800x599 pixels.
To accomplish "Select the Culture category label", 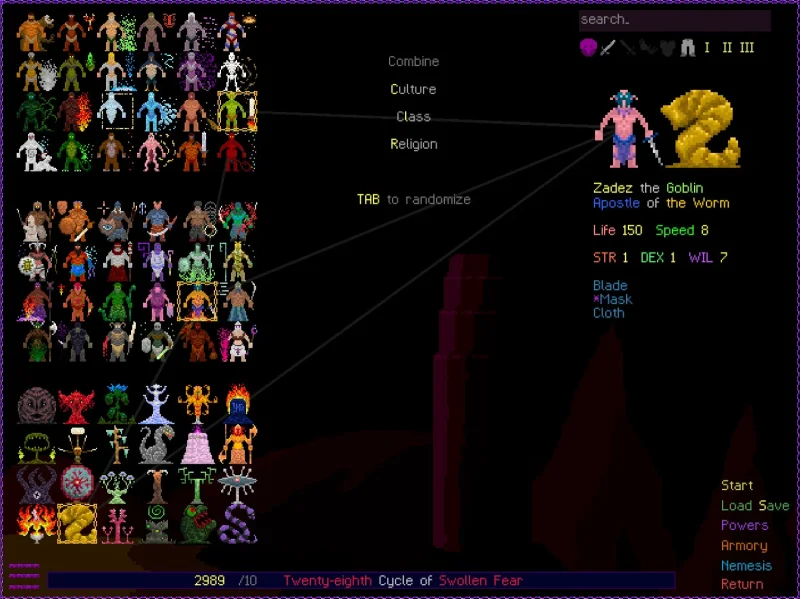I will (x=413, y=89).
